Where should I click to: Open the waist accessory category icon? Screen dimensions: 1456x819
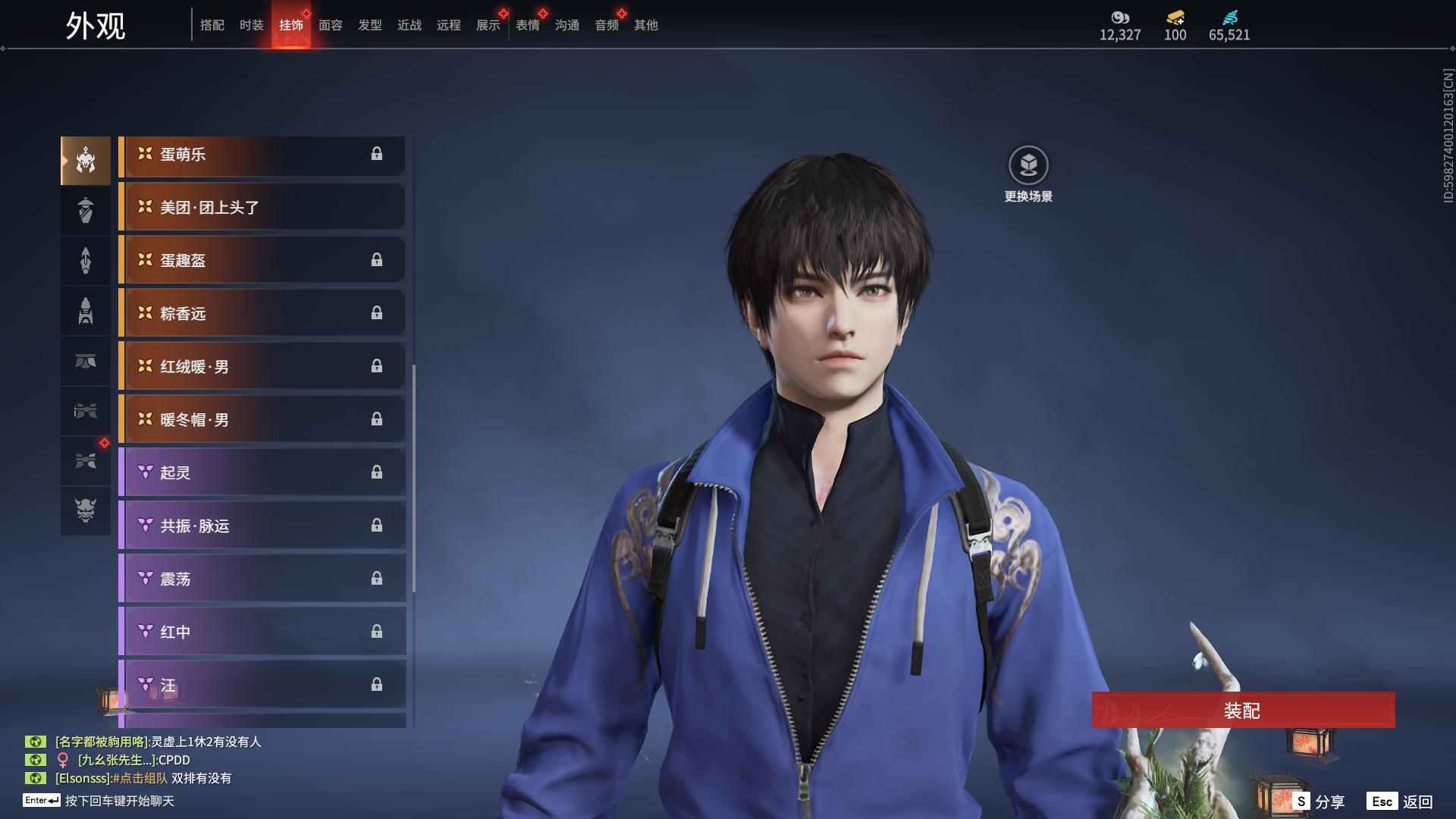click(x=86, y=362)
